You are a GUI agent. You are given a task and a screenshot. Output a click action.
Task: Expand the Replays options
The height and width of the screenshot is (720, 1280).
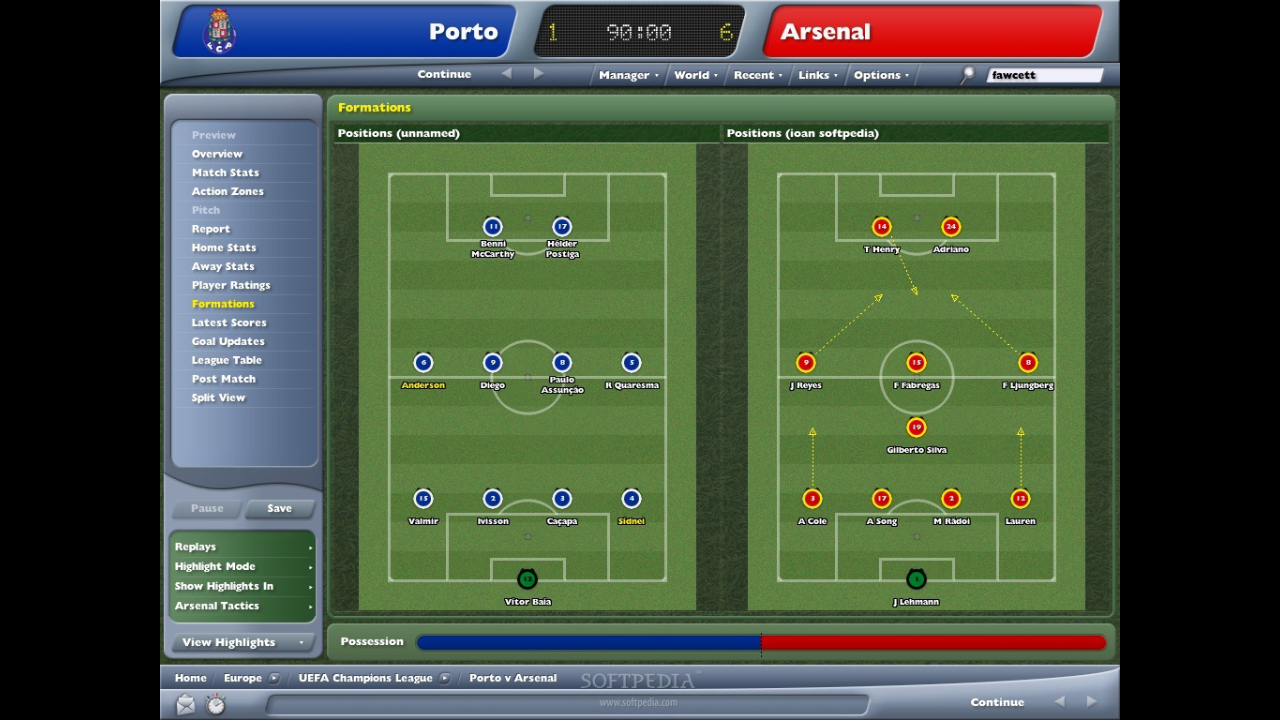click(x=243, y=547)
